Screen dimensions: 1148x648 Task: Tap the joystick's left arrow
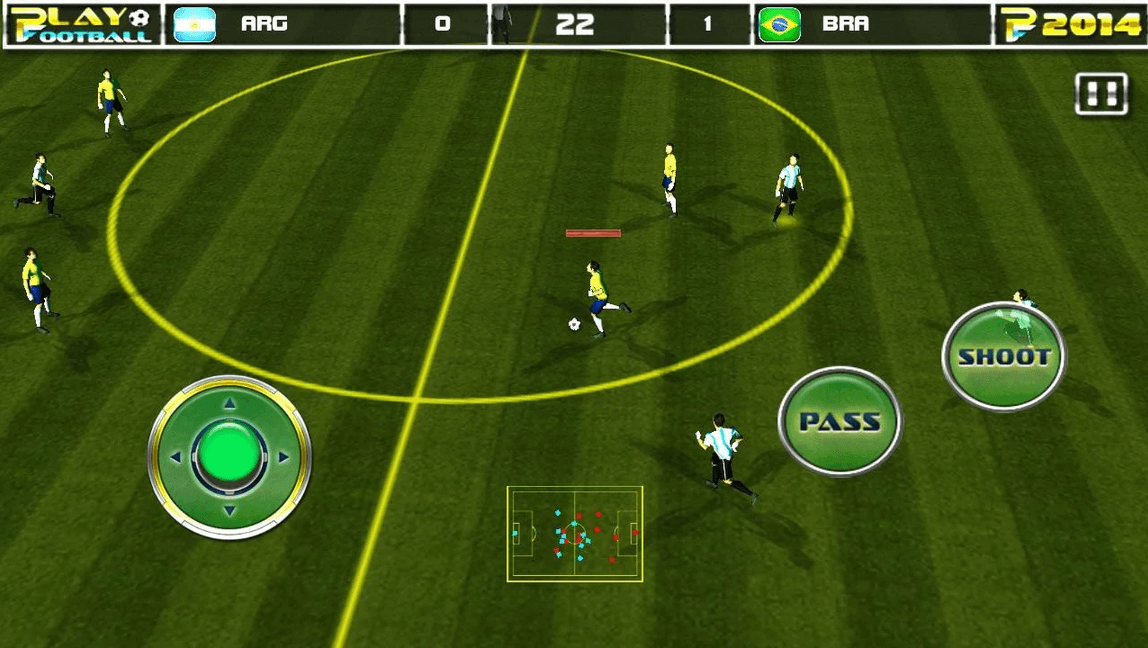pyautogui.click(x=176, y=457)
